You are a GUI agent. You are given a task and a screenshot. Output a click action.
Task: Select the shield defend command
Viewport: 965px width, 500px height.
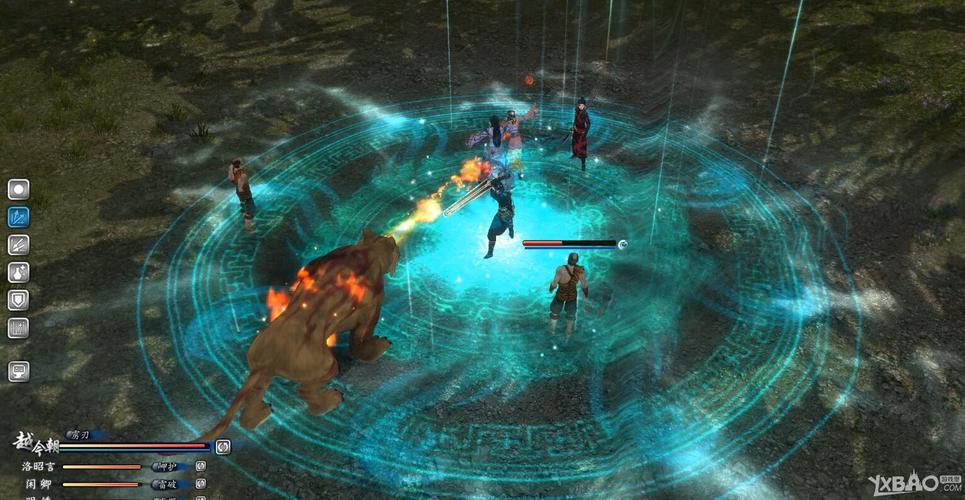tap(19, 299)
